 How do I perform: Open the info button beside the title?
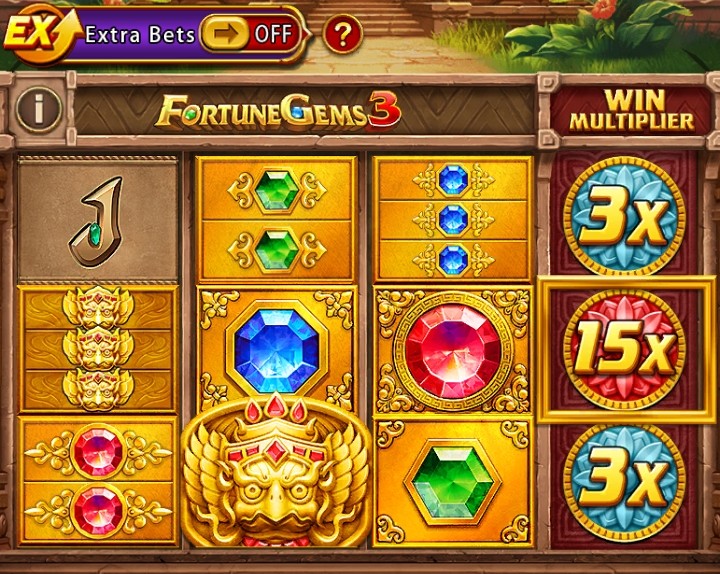37,109
